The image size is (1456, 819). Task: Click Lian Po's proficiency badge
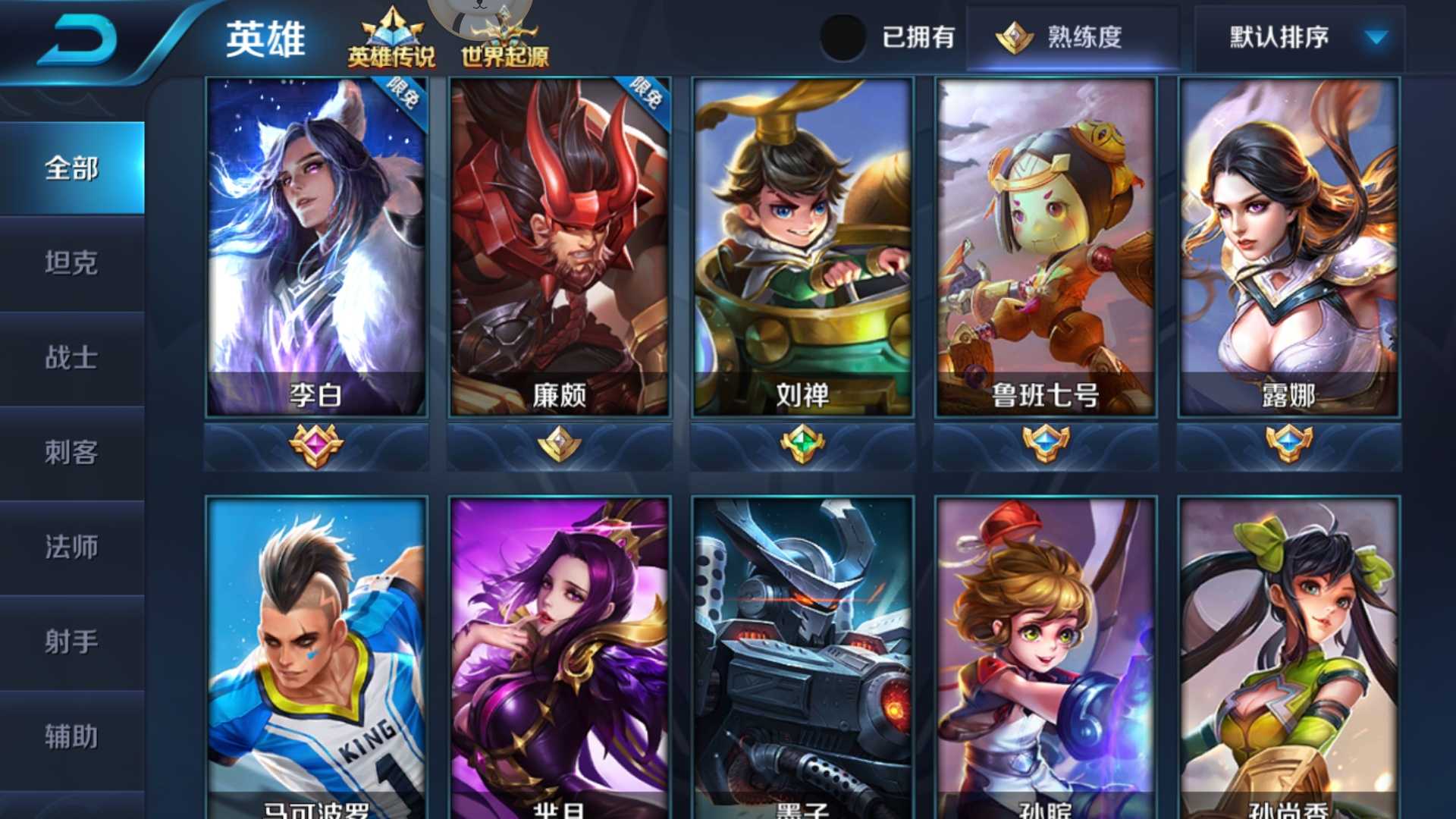point(557,442)
